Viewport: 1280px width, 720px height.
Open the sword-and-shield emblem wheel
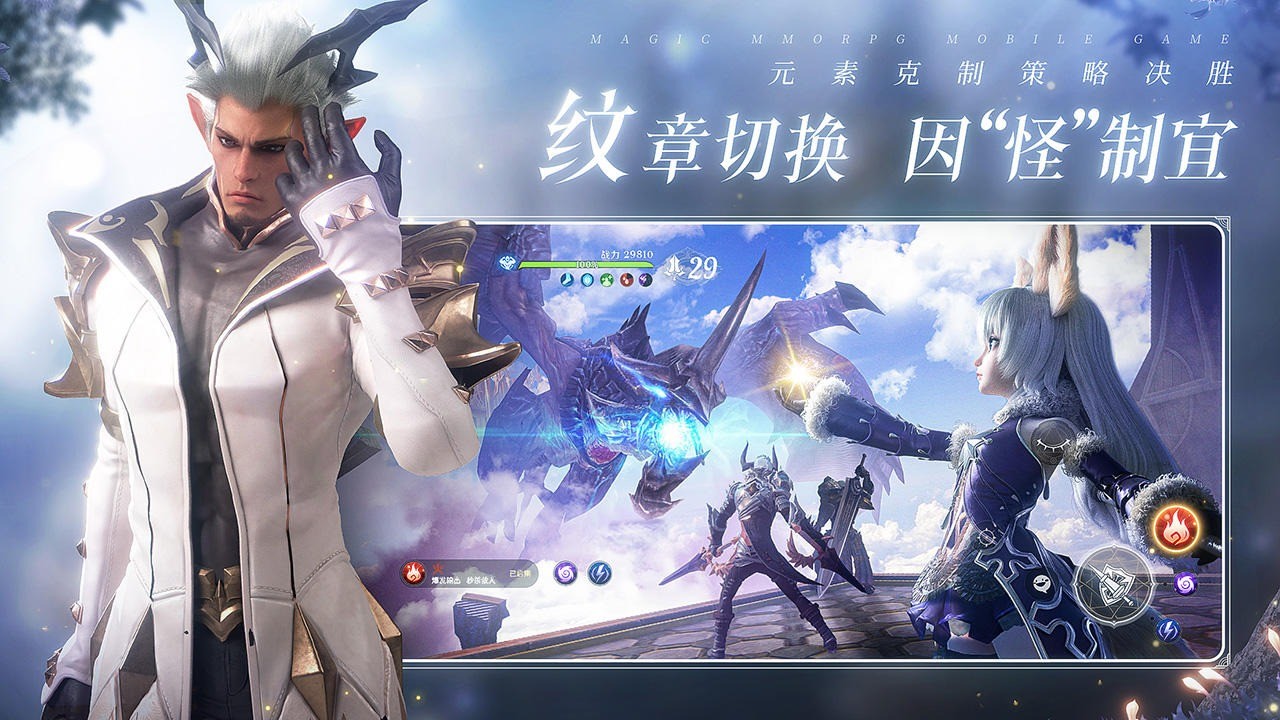tap(1114, 584)
